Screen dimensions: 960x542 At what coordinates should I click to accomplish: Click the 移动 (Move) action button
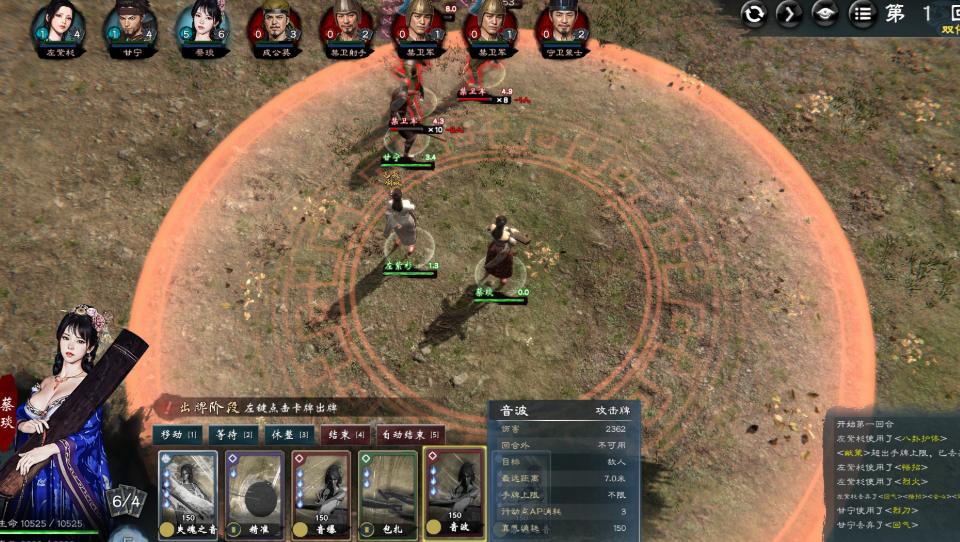(178, 435)
